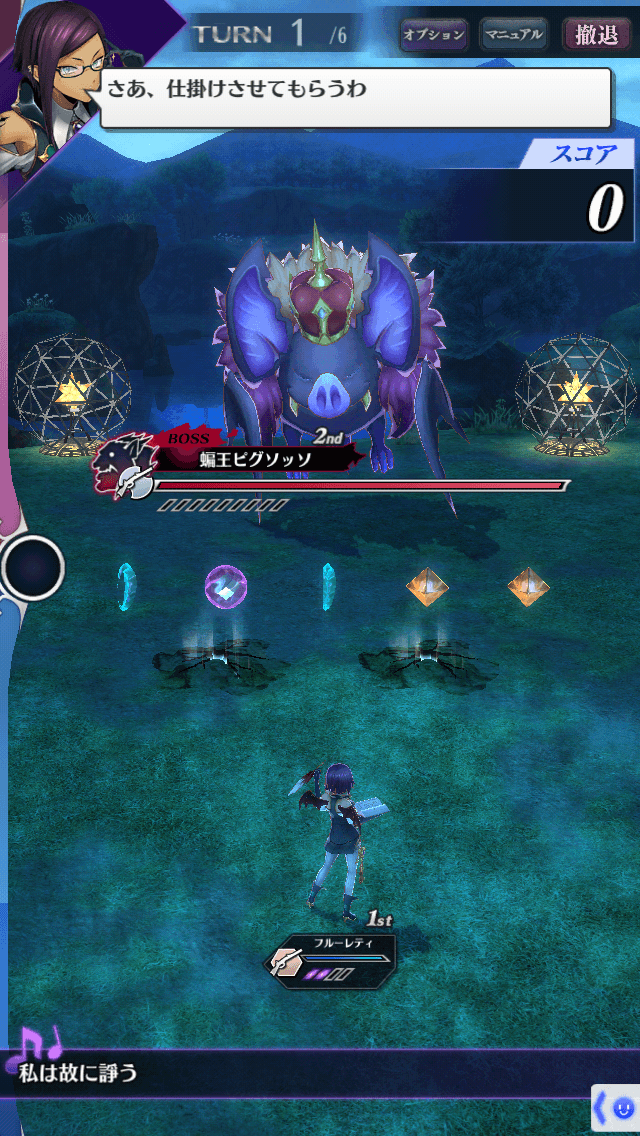Image resolution: width=640 pixels, height=1136 pixels.
Task: Open the オプション options menu
Action: (434, 35)
